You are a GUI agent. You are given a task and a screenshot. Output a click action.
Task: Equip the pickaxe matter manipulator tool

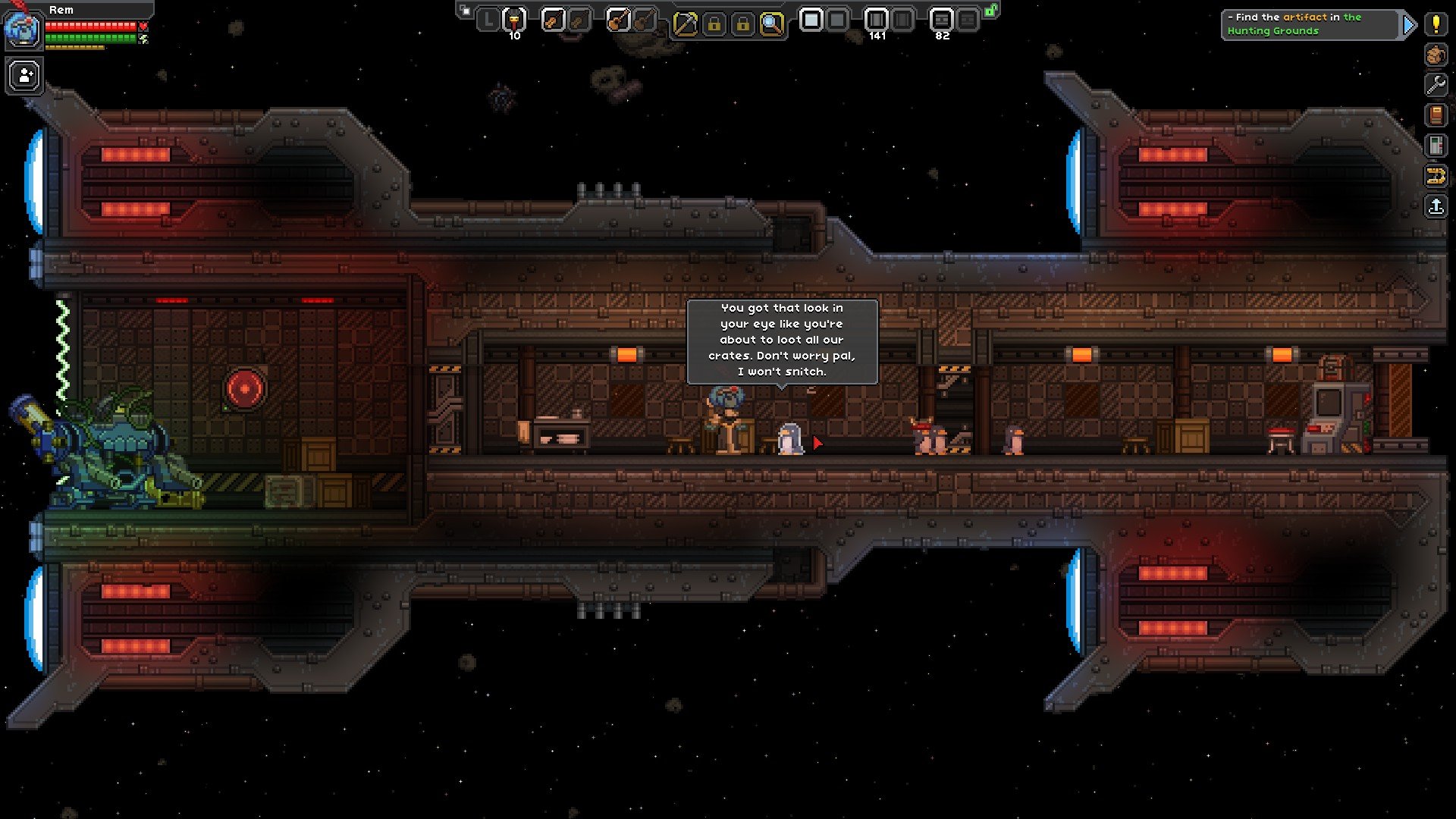(x=685, y=24)
